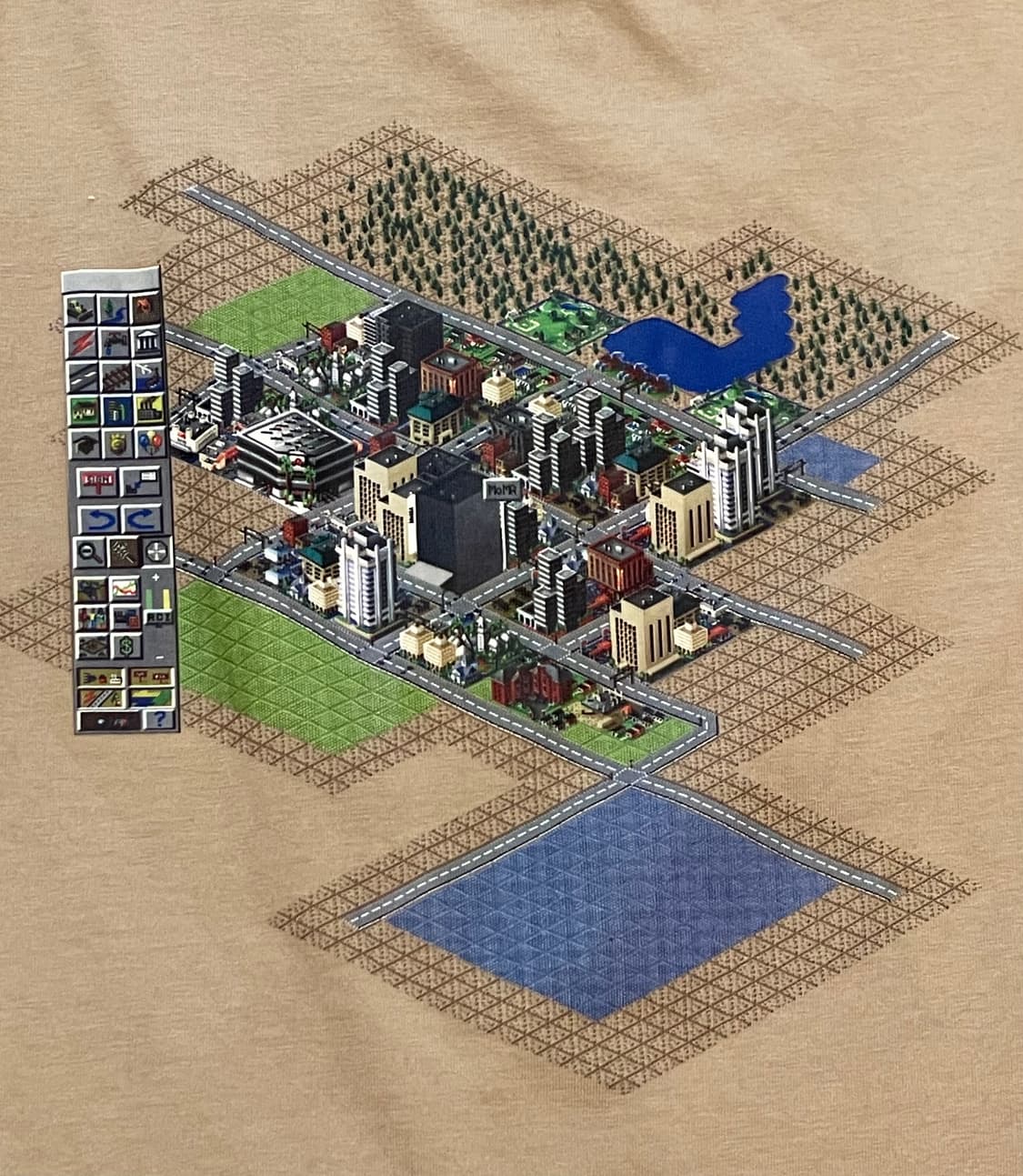This screenshot has height=1176, width=1023.
Task: Pick the police badge city services tool
Action: [x=116, y=443]
